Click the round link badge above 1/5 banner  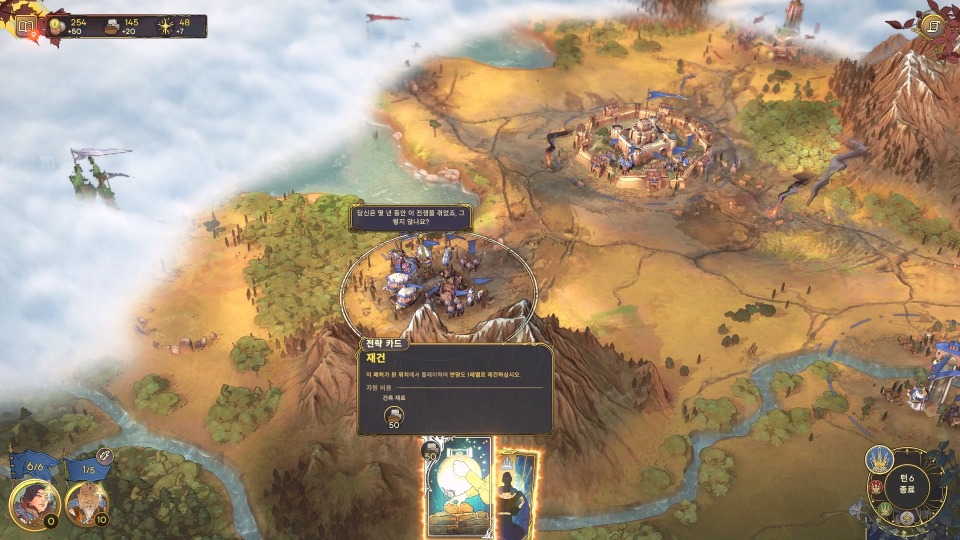pyautogui.click(x=104, y=456)
